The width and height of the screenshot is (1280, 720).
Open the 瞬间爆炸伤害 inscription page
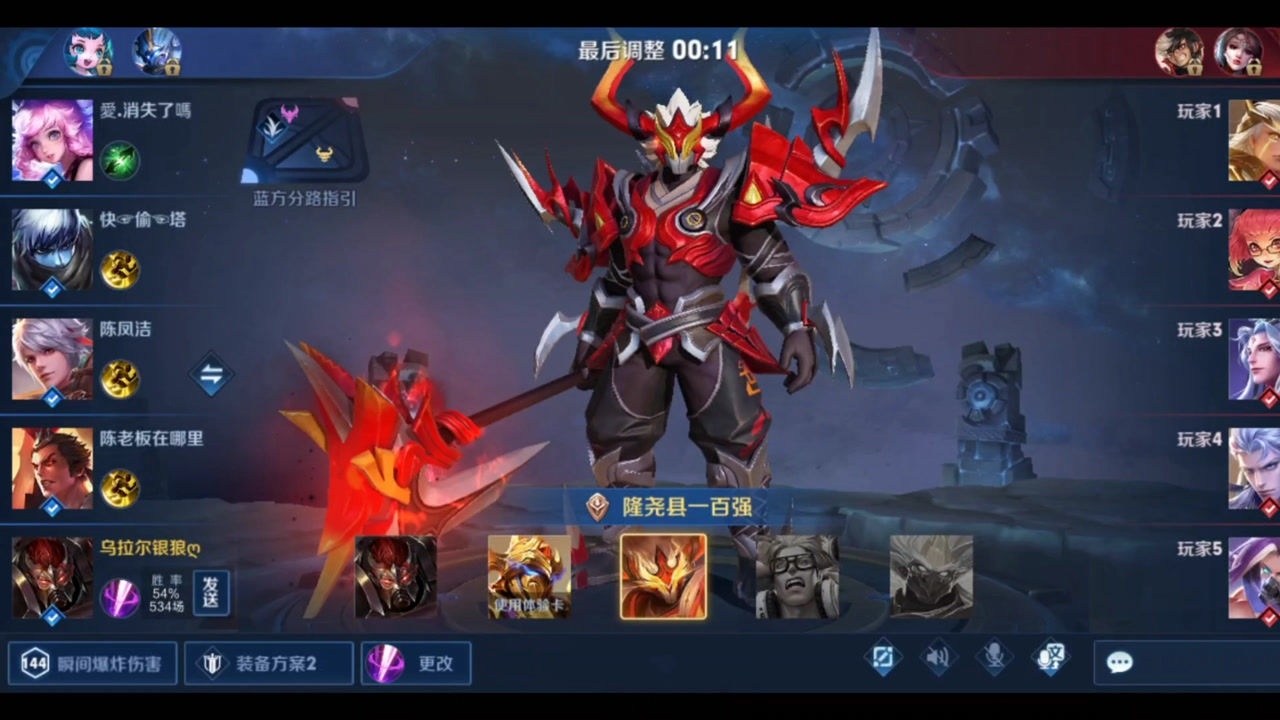click(92, 663)
